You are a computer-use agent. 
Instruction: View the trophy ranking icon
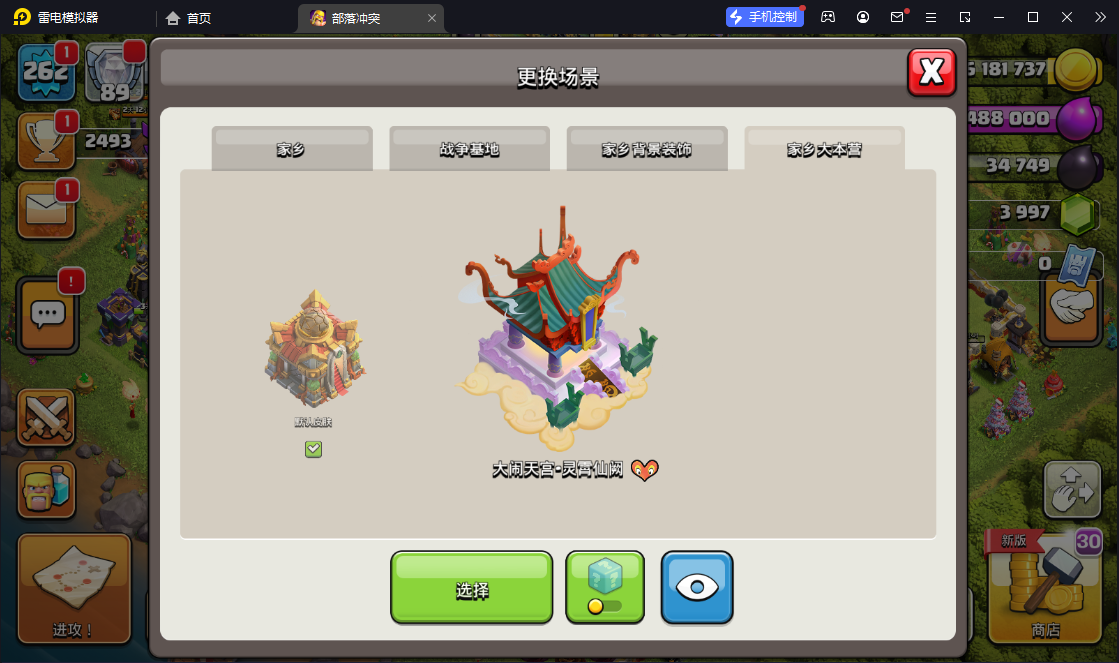pyautogui.click(x=44, y=141)
